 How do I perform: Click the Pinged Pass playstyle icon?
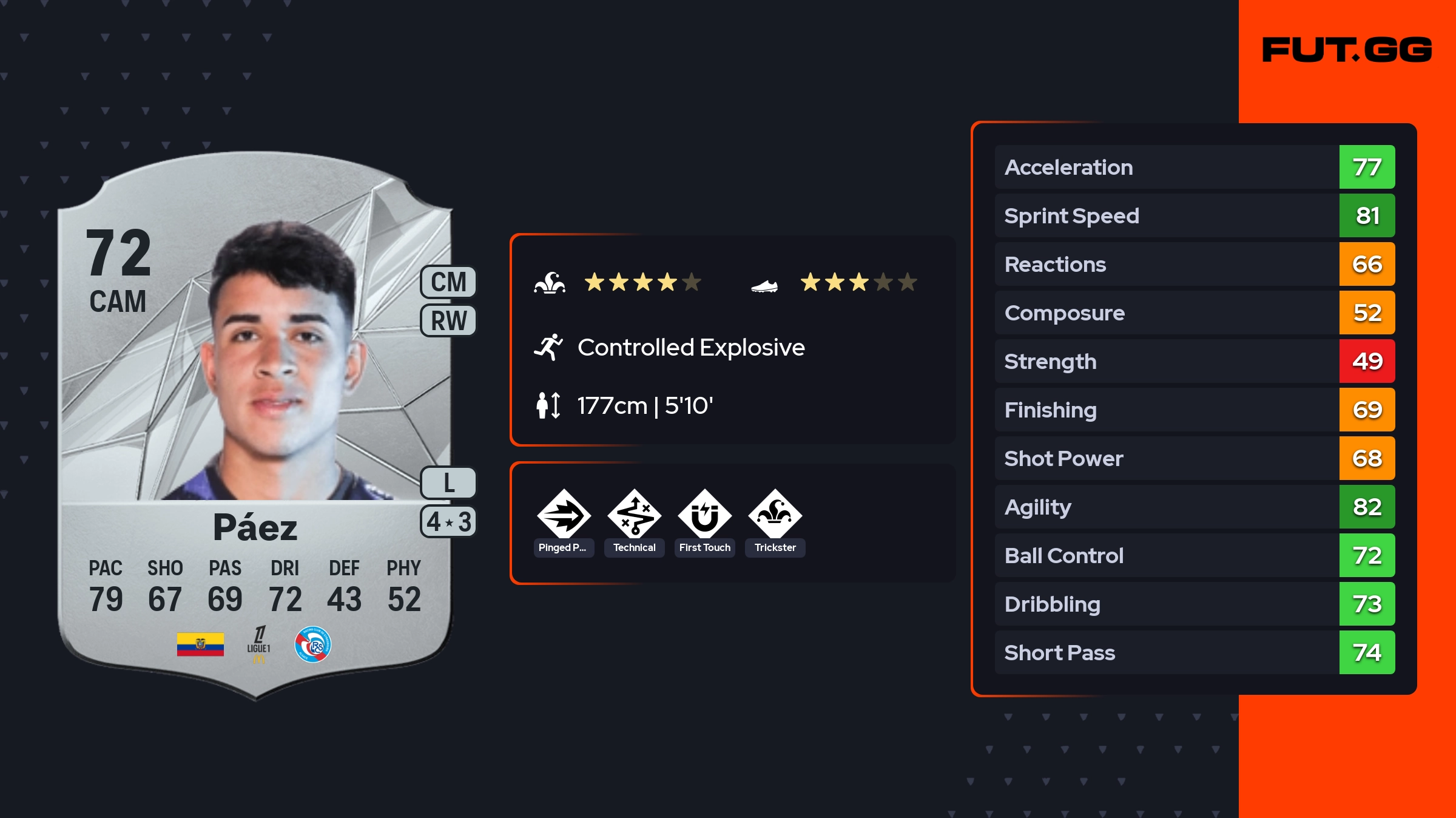click(564, 515)
